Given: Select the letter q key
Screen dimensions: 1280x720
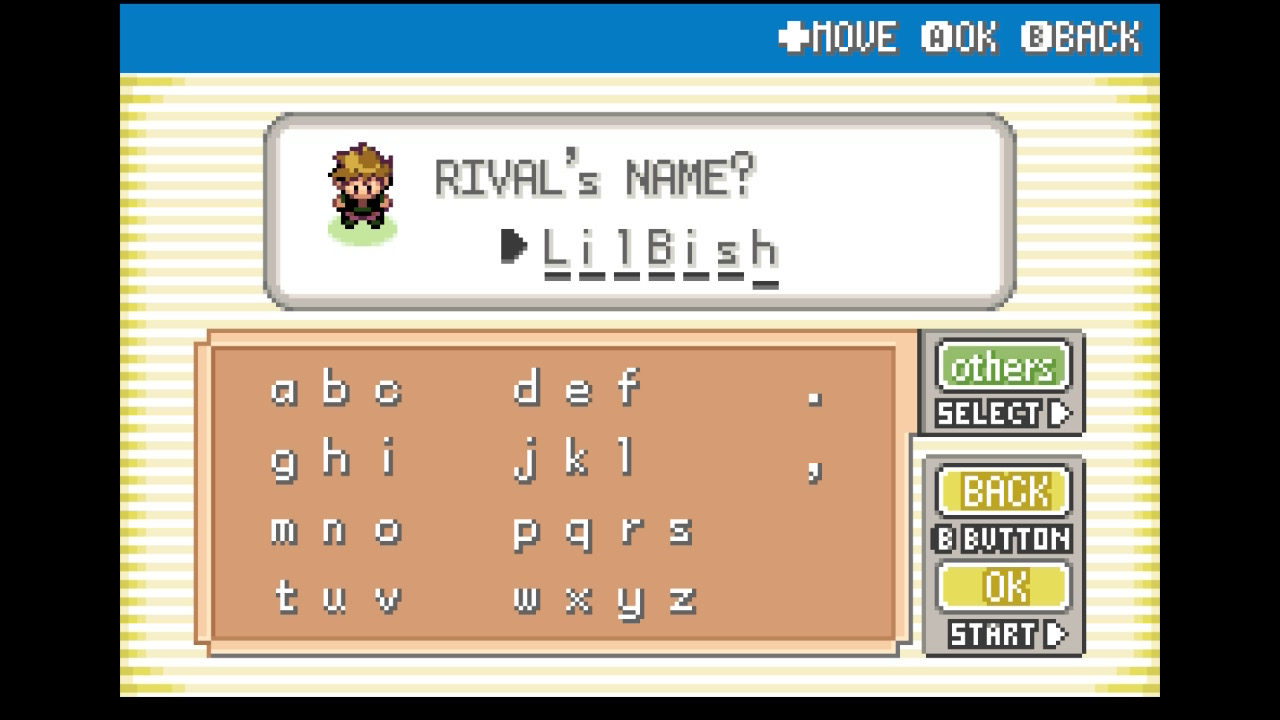Looking at the screenshot, I should [577, 533].
